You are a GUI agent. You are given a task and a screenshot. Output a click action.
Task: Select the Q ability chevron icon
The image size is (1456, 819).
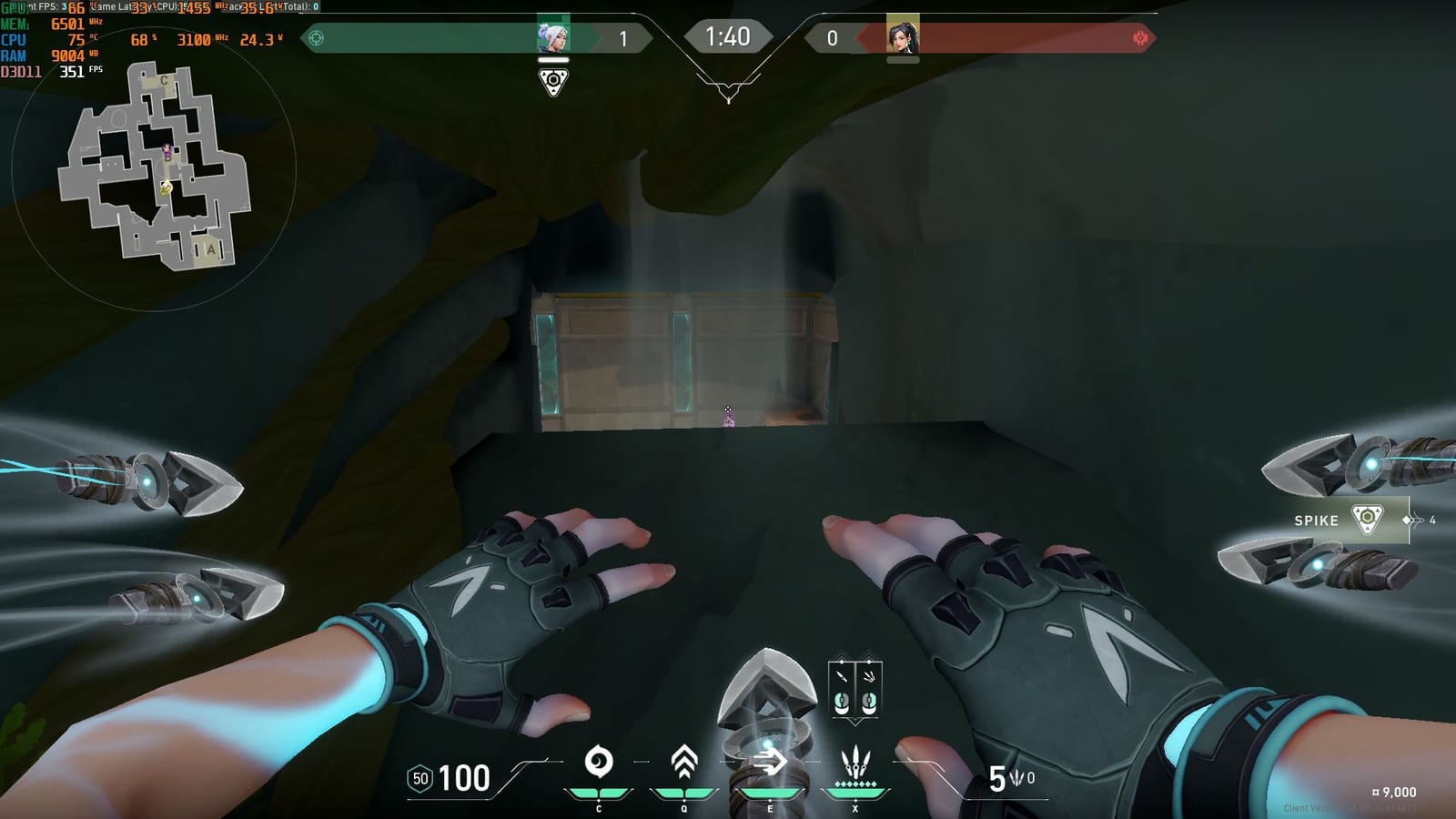click(683, 761)
